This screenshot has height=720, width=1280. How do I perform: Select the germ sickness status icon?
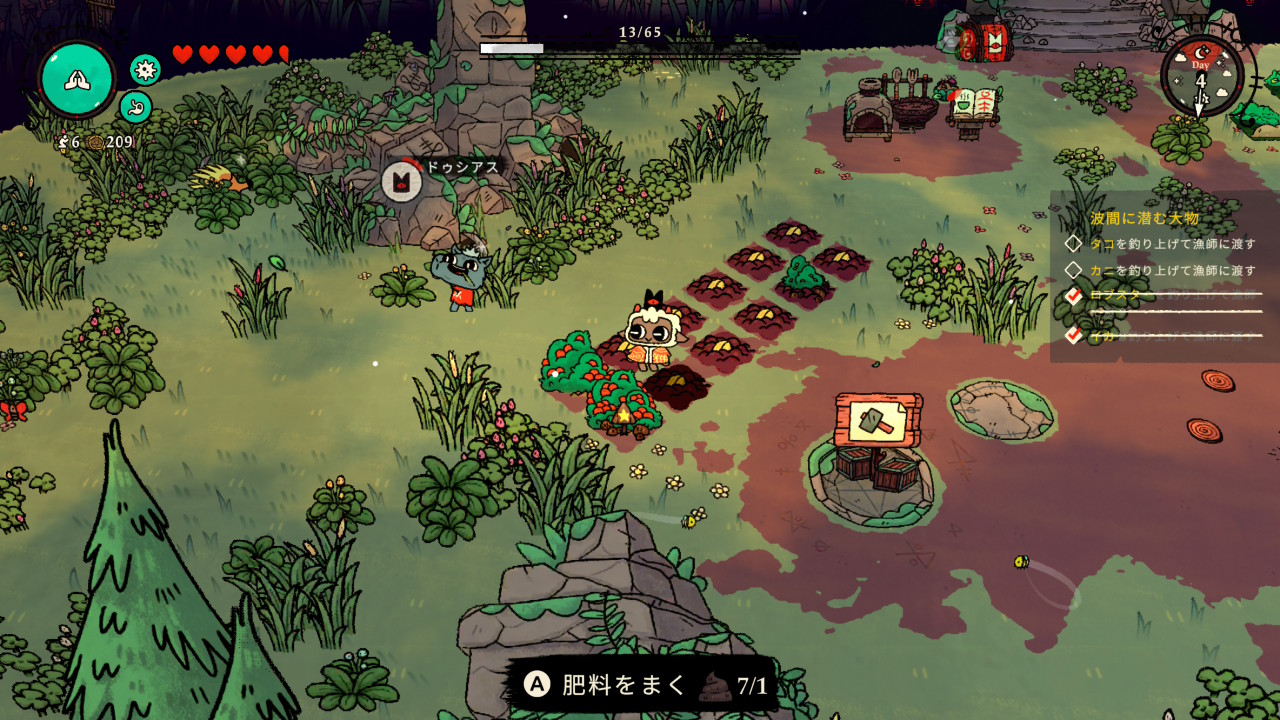click(x=146, y=69)
